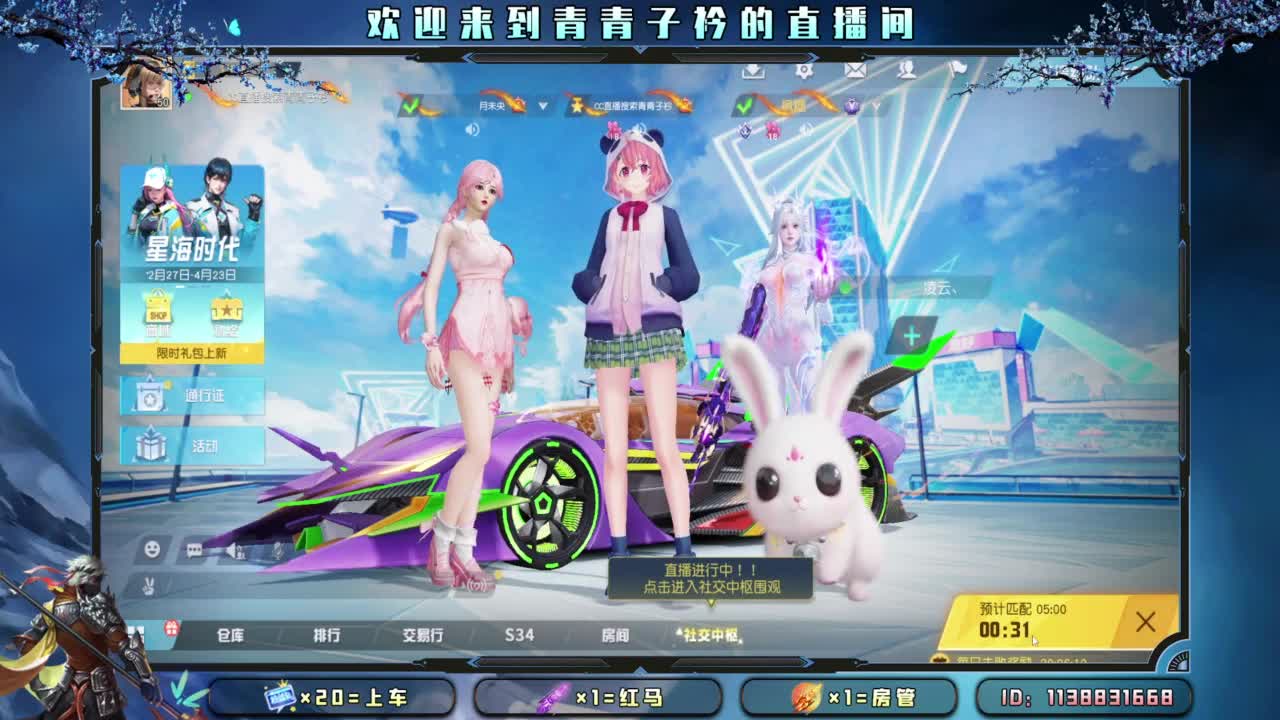Click the 通行证 button in the sidebar
The width and height of the screenshot is (1280, 720).
192,397
